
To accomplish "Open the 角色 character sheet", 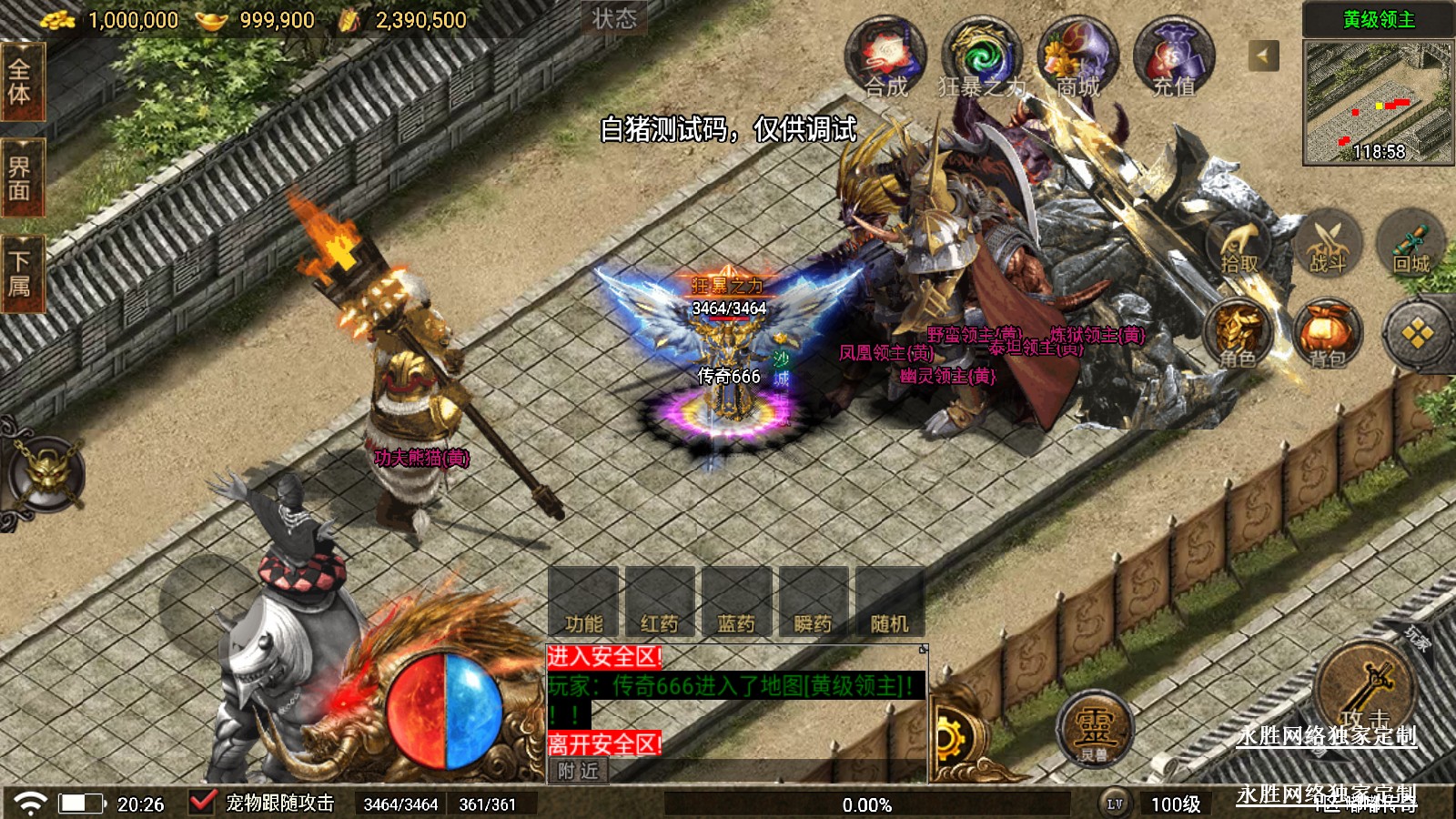I will 1239,335.
